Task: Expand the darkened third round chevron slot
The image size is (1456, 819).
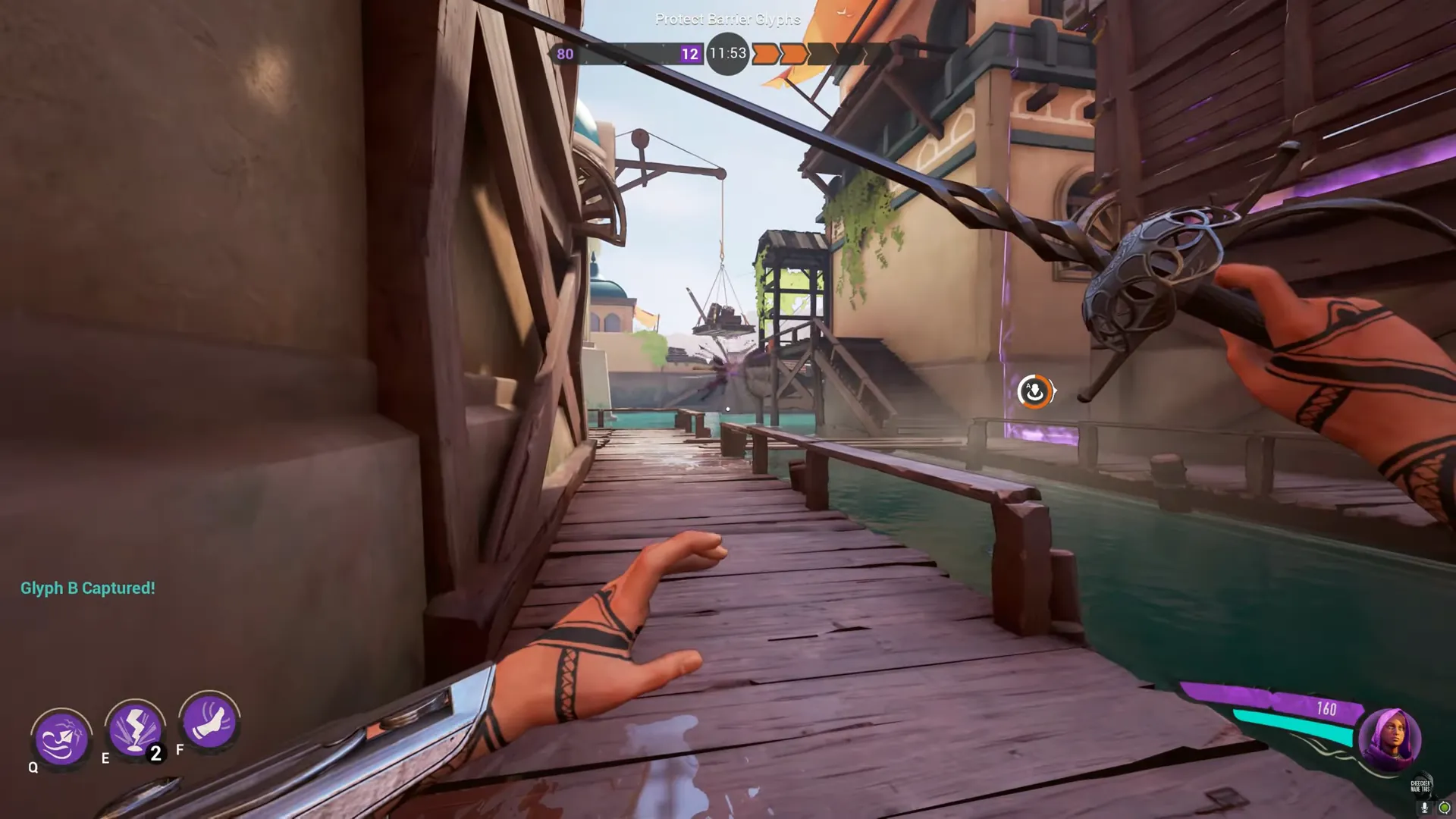Action: (821, 53)
